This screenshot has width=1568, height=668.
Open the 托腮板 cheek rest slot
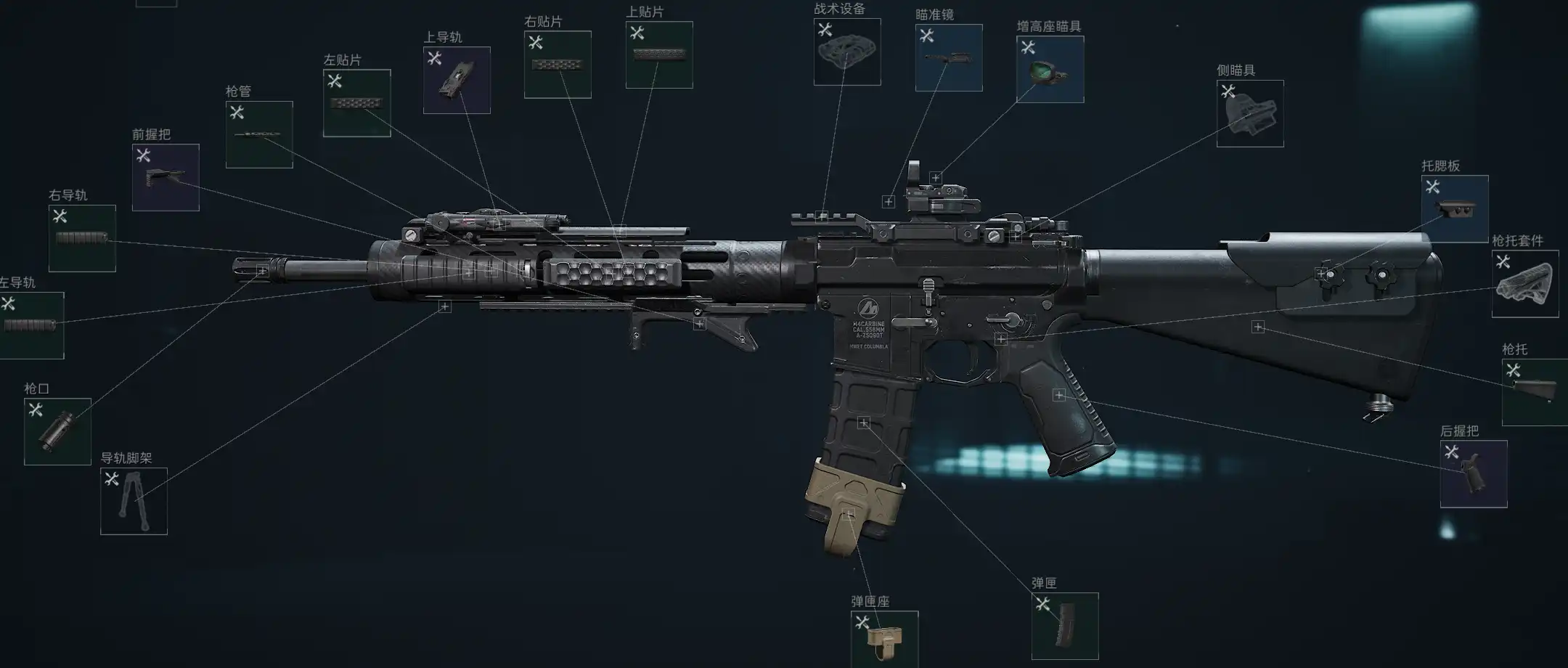coord(1455,208)
